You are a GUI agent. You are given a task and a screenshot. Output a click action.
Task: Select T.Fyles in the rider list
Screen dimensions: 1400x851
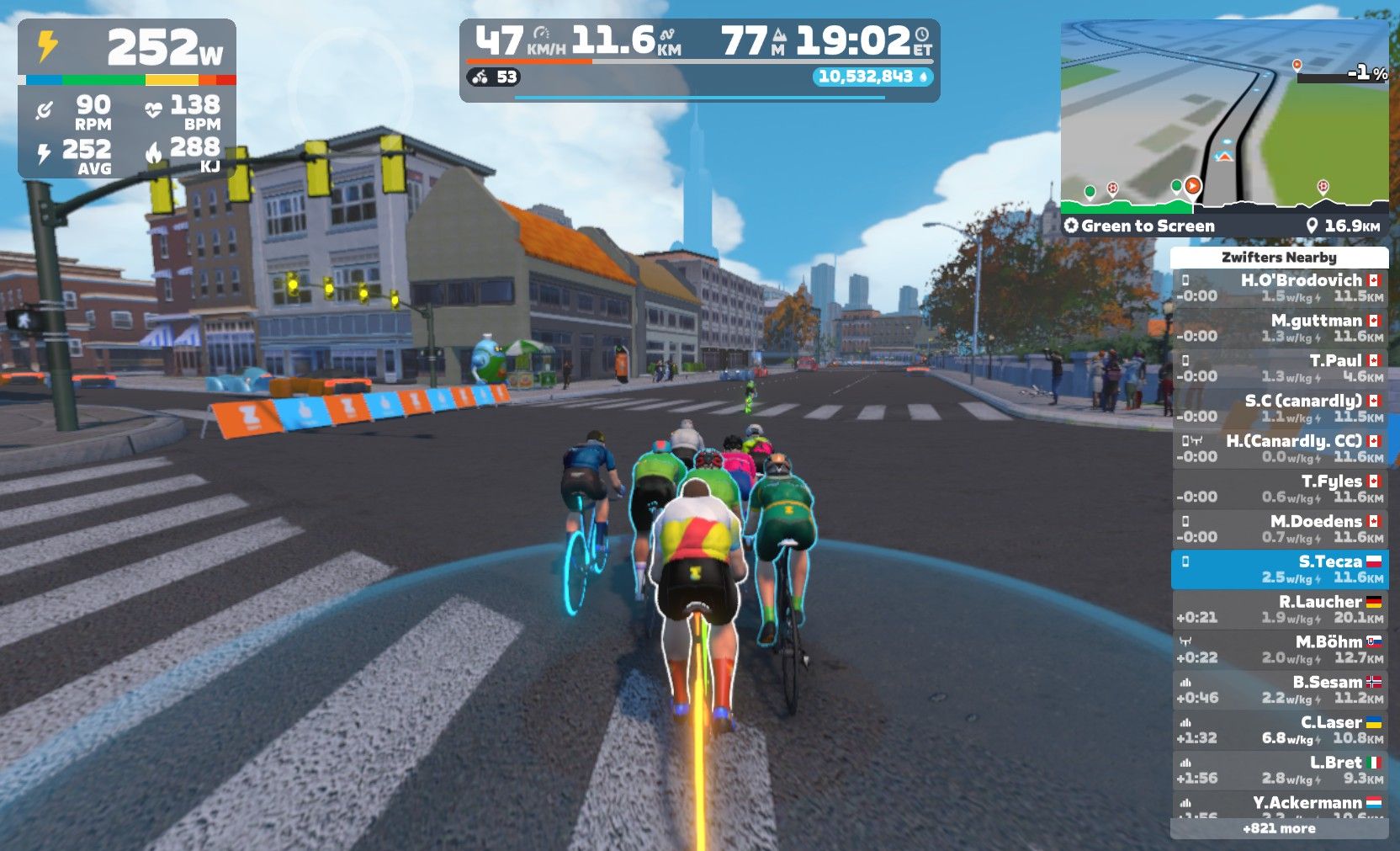point(1279,489)
